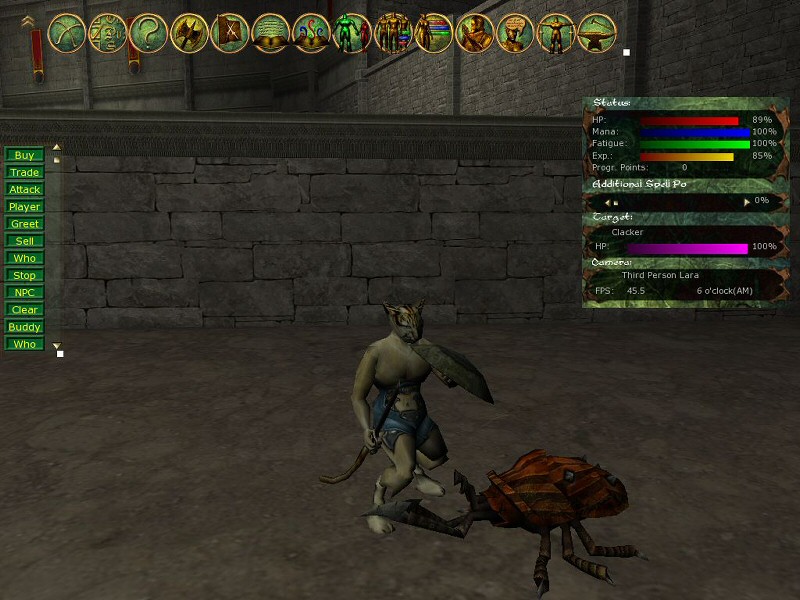
Task: Click the Buy shortcut button
Action: pyautogui.click(x=24, y=155)
